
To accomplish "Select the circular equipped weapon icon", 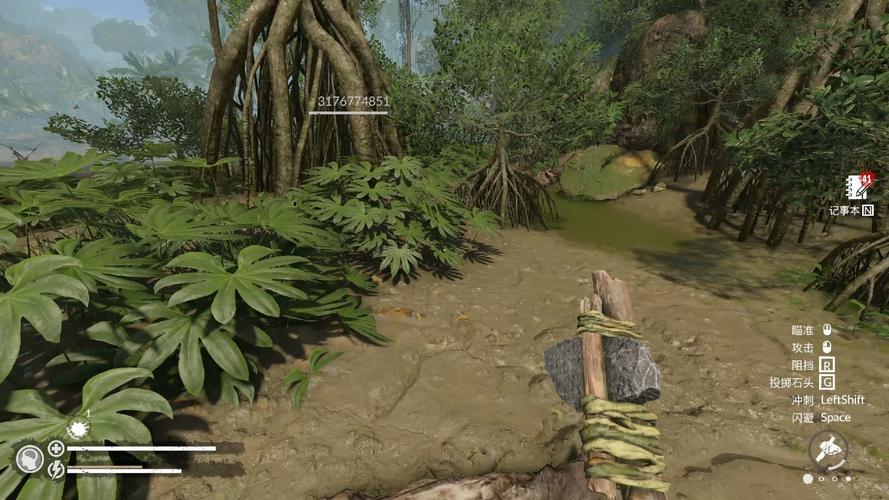I will [x=828, y=449].
